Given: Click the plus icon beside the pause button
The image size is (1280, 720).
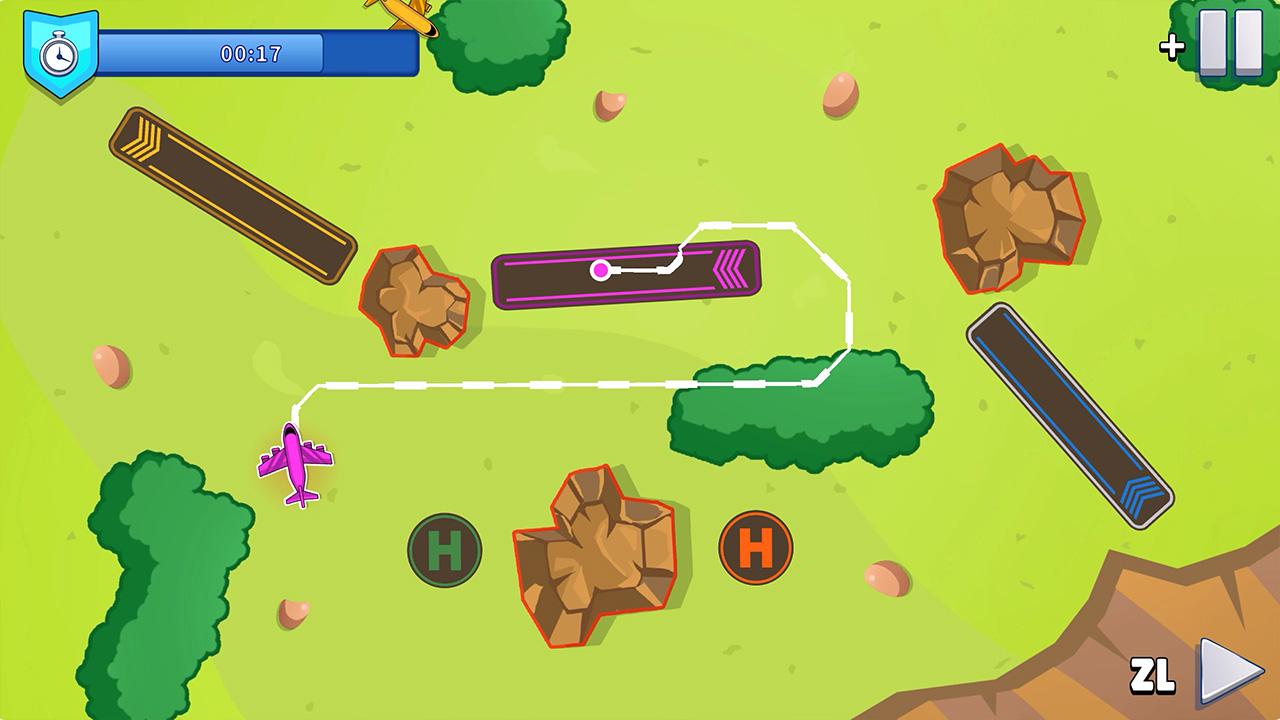Looking at the screenshot, I should pos(1171,46).
